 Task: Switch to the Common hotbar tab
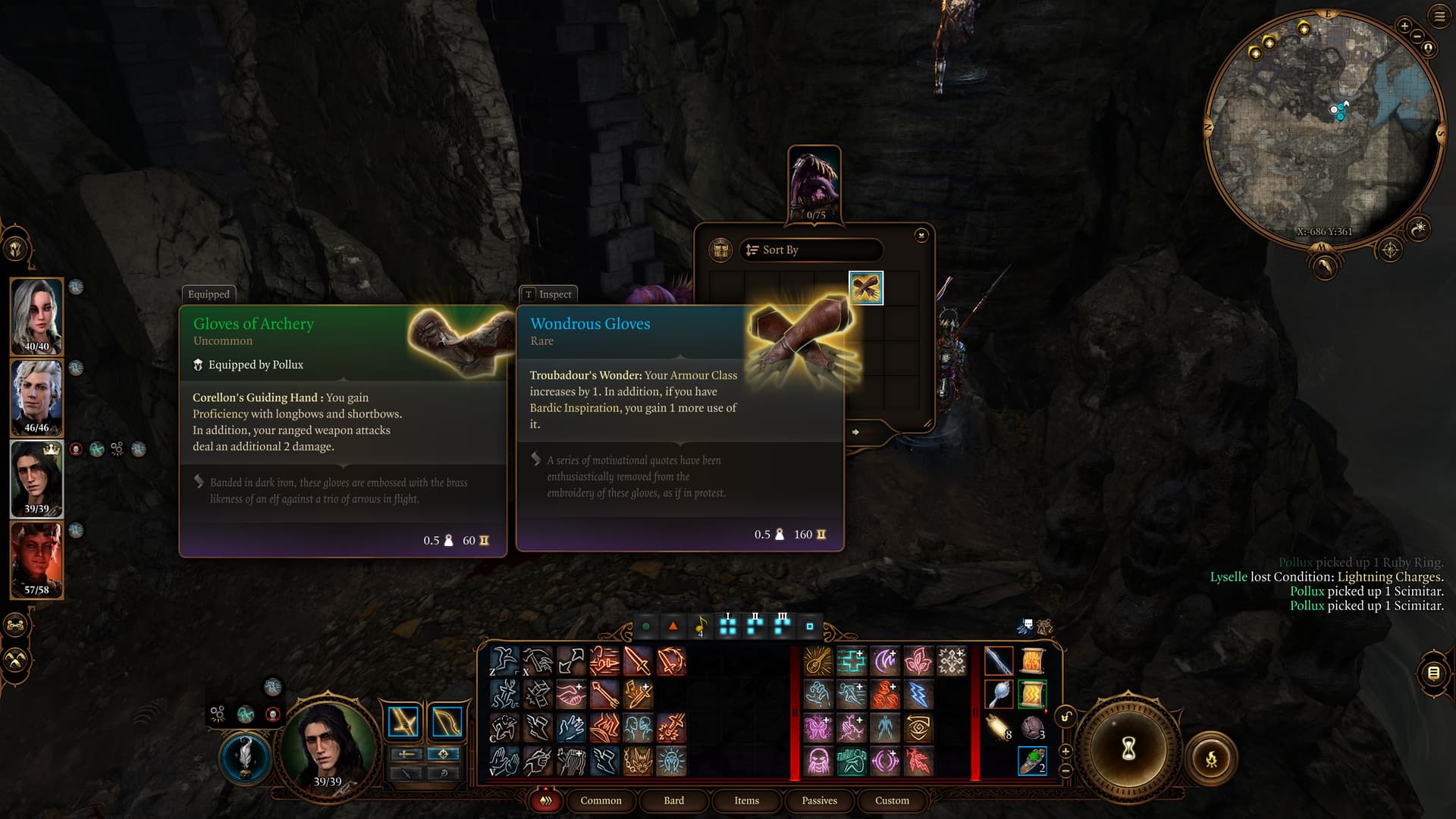601,801
